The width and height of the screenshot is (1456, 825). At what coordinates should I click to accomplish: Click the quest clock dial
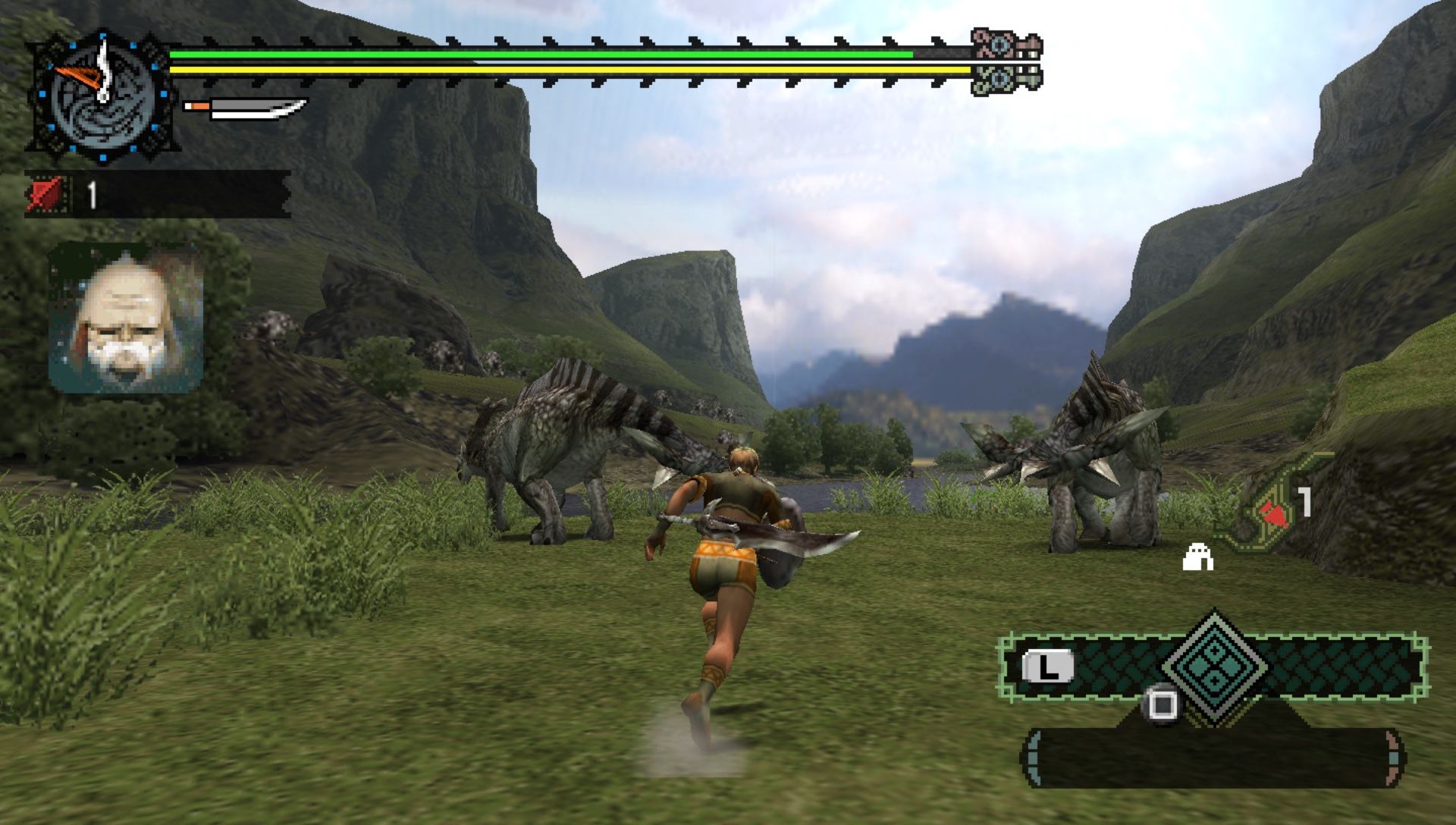click(x=101, y=96)
